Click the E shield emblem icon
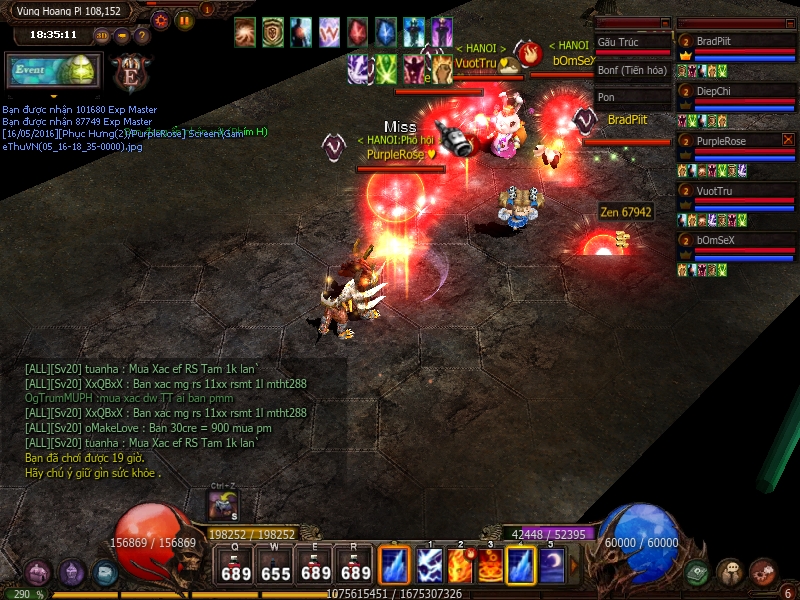 point(129,73)
